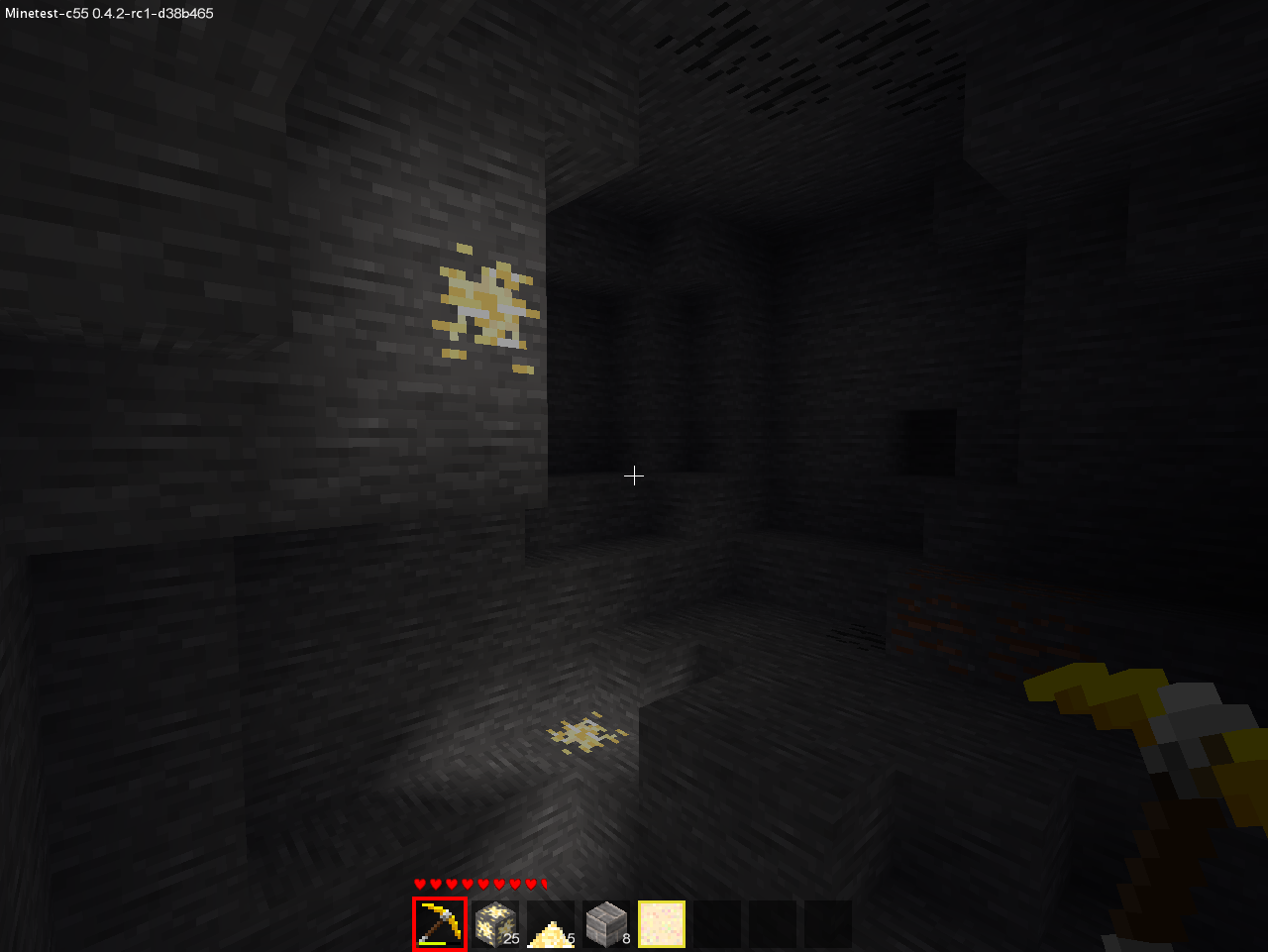The height and width of the screenshot is (952, 1268).
Task: Click the middle empty hotbar slot
Action: [771, 923]
